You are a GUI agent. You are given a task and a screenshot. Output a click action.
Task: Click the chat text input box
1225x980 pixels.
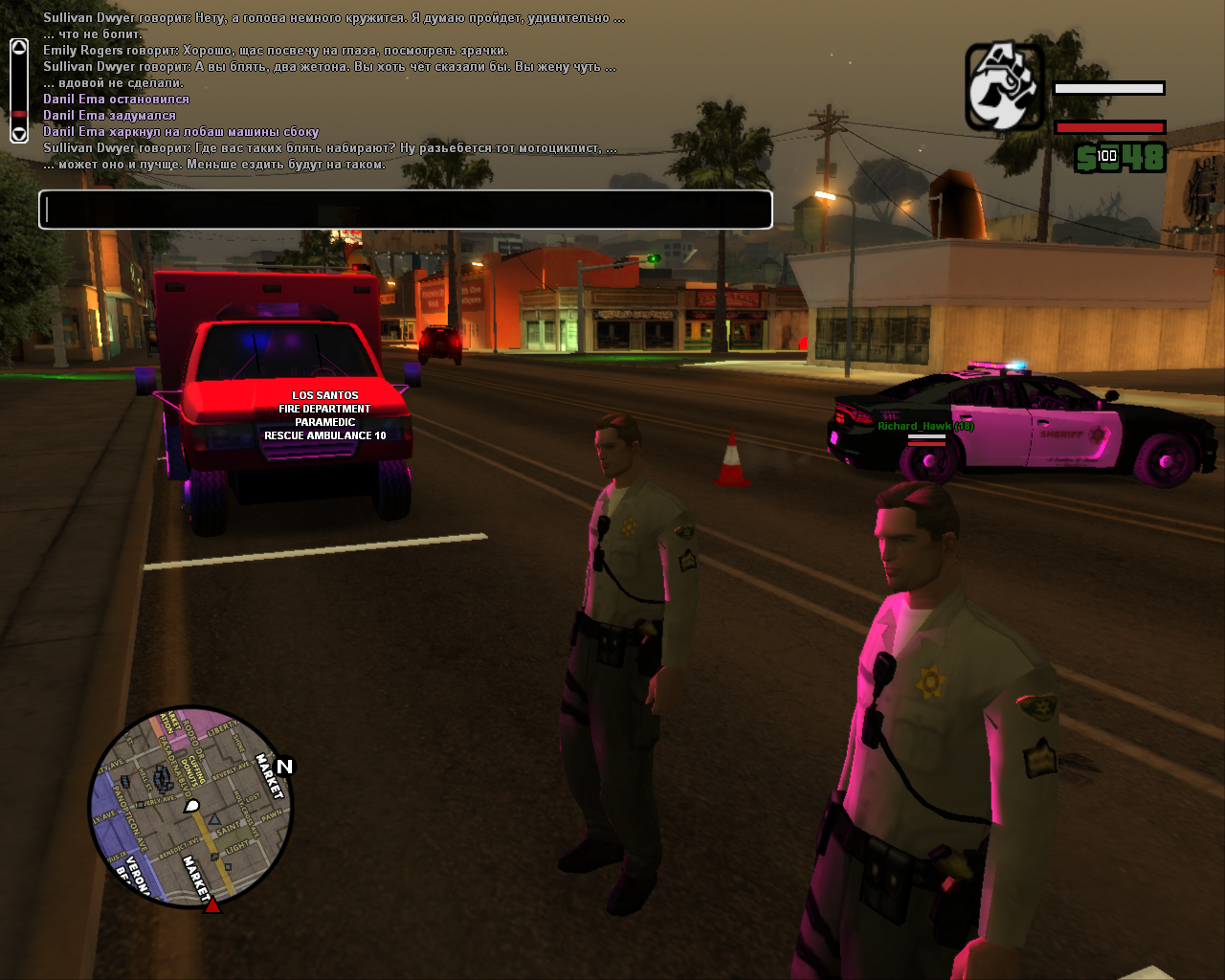[405, 210]
